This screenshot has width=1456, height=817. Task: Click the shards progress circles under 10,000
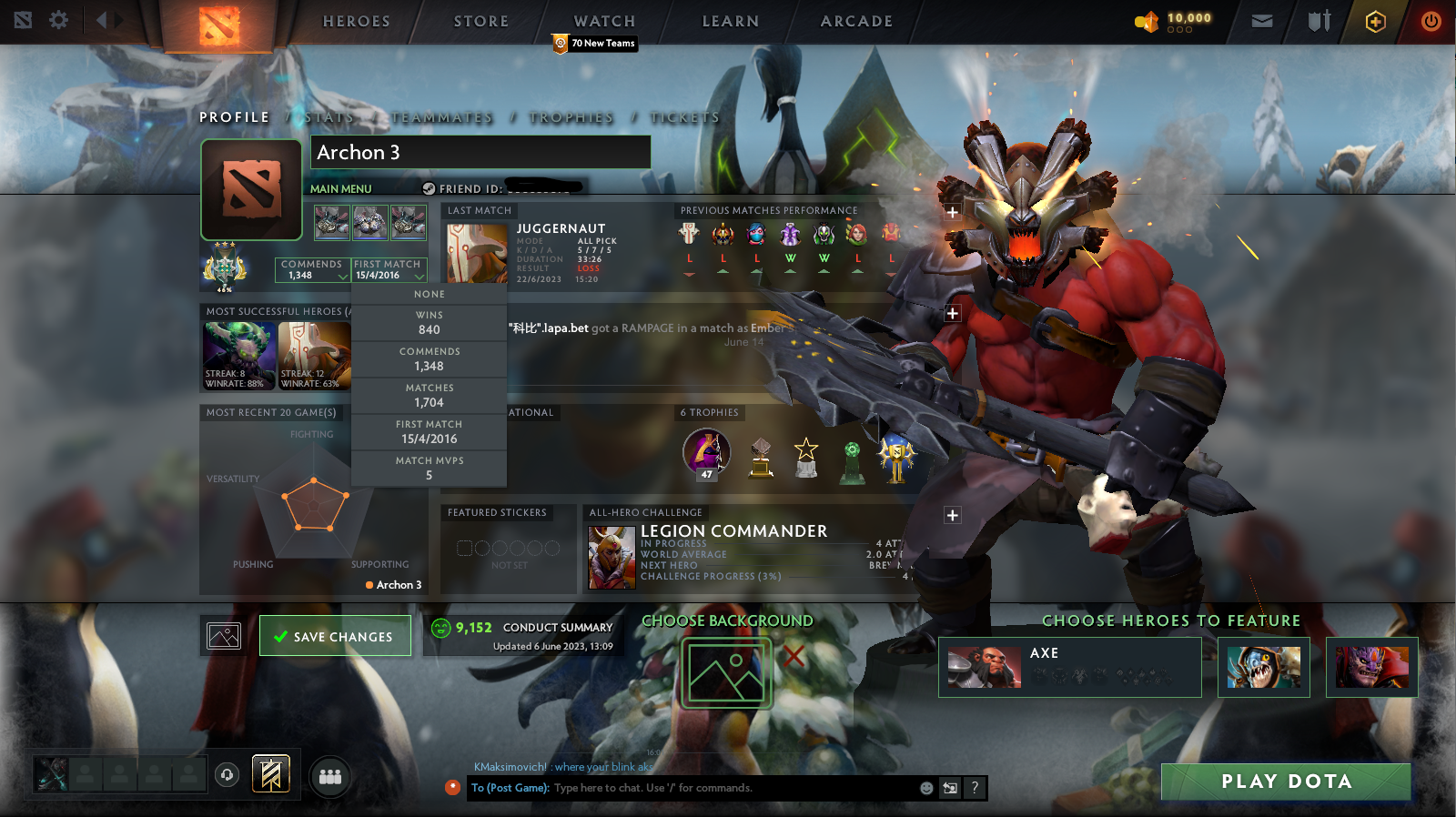(1179, 28)
